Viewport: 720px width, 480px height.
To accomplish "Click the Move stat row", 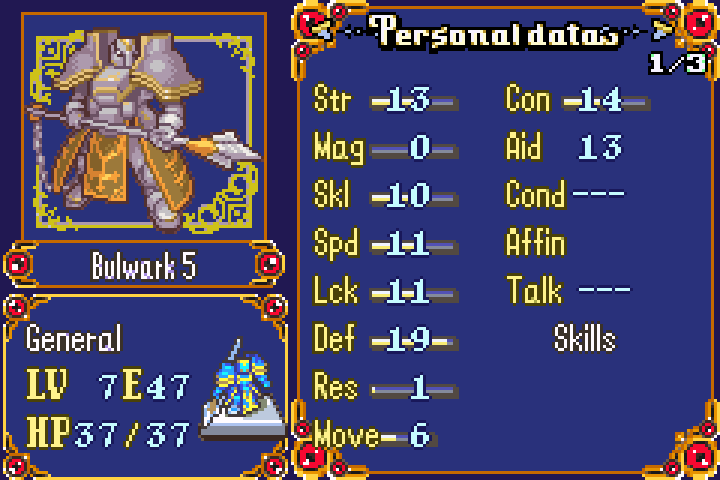I will point(372,436).
